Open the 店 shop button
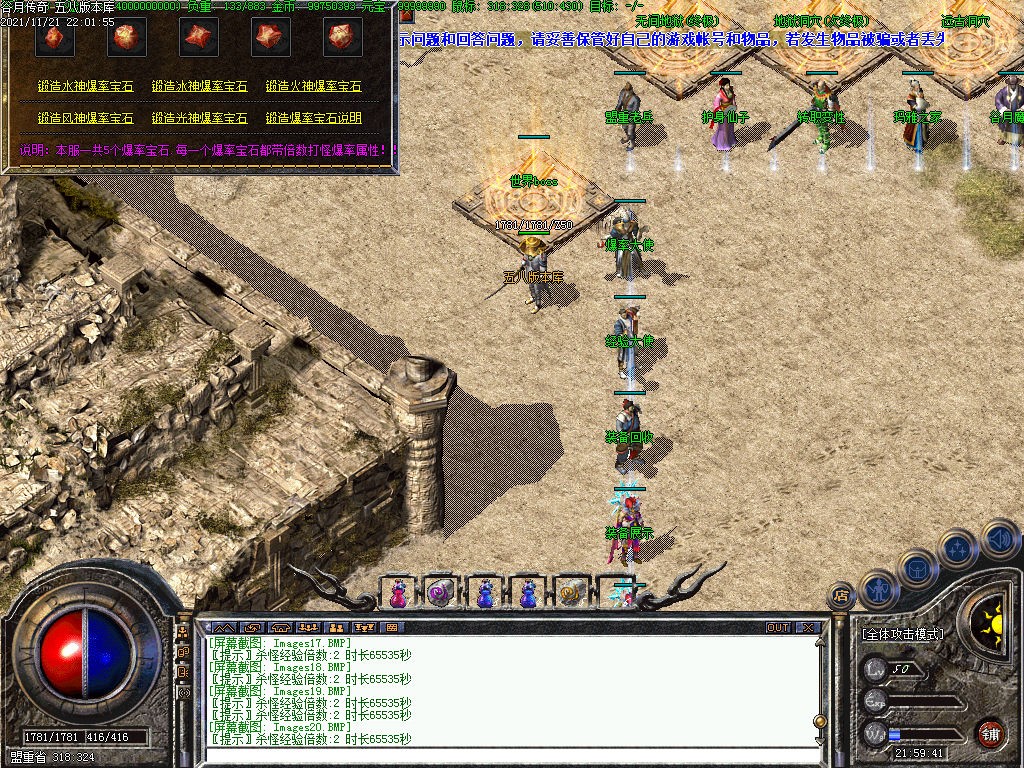This screenshot has width=1024, height=768. coord(840,596)
